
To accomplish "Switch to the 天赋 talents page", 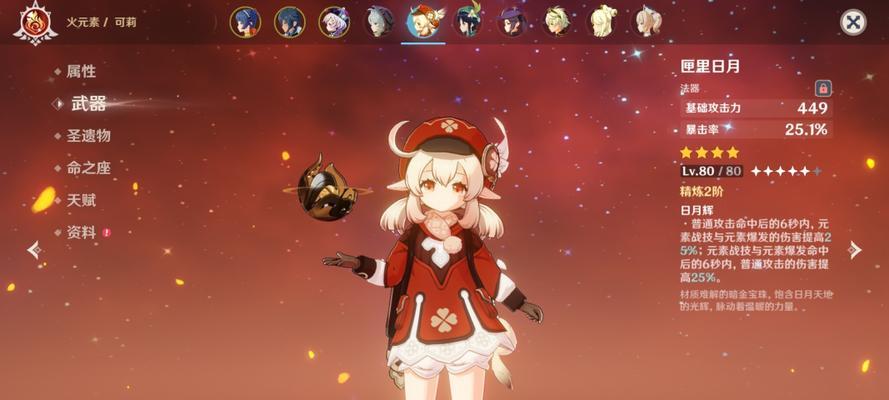I will point(81,200).
